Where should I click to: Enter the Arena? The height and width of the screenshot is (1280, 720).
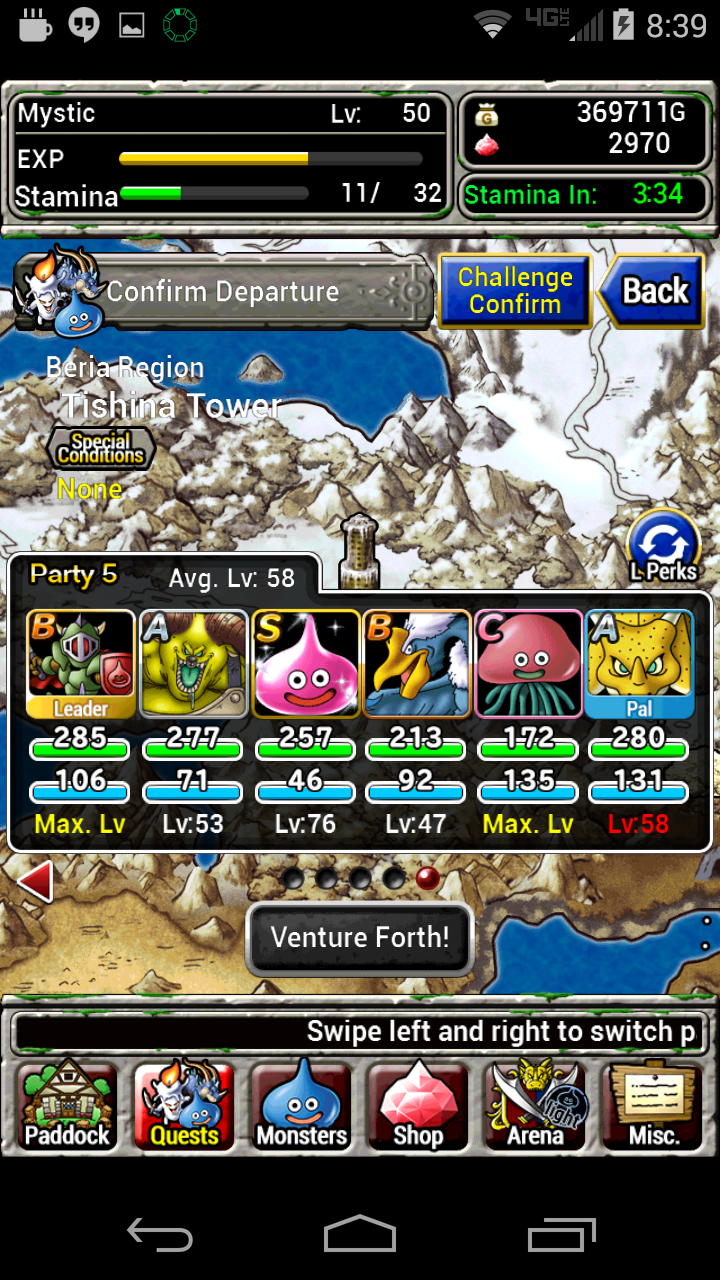coord(535,1106)
